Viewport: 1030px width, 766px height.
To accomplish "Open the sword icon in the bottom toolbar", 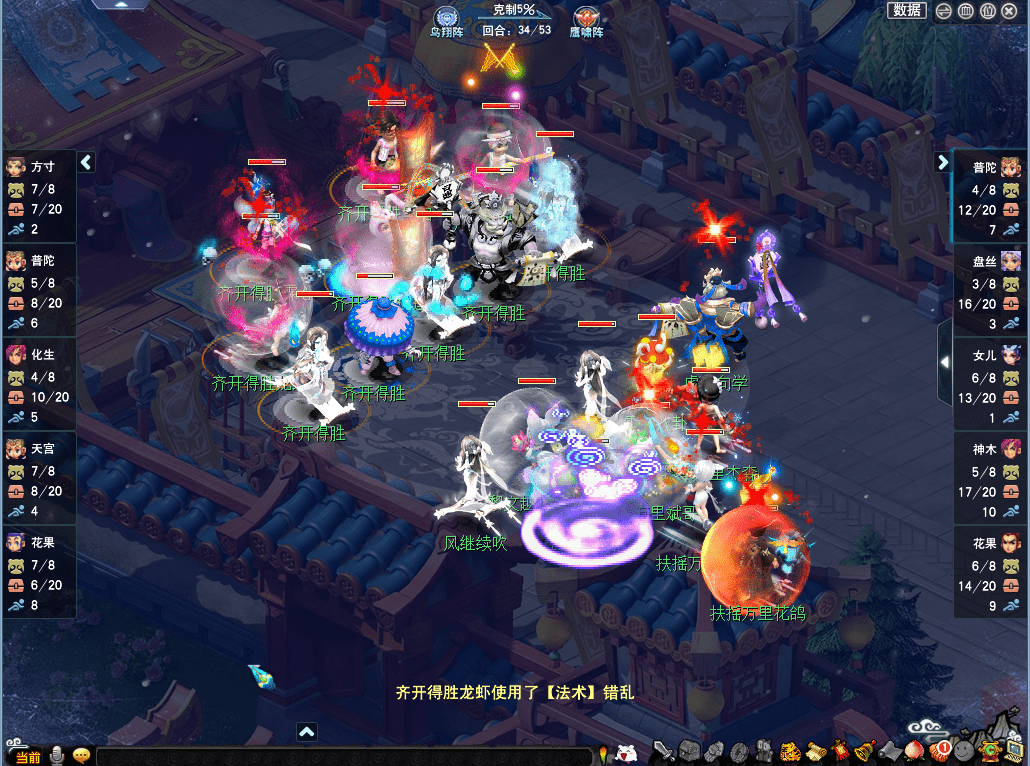I will pos(663,751).
